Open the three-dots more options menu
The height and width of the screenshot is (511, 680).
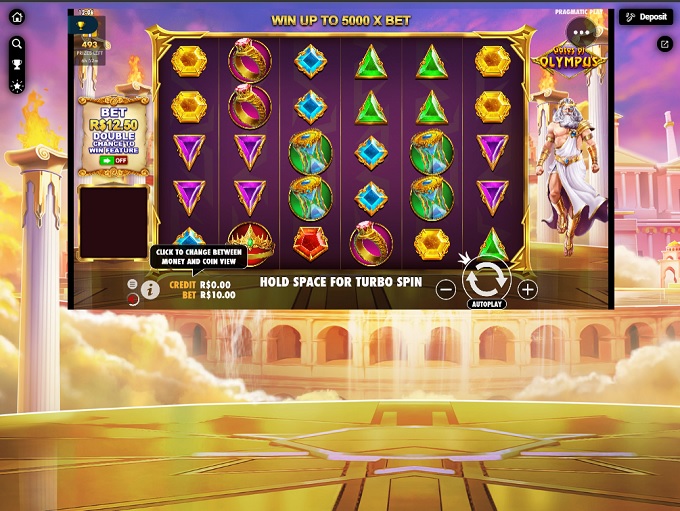[x=581, y=33]
